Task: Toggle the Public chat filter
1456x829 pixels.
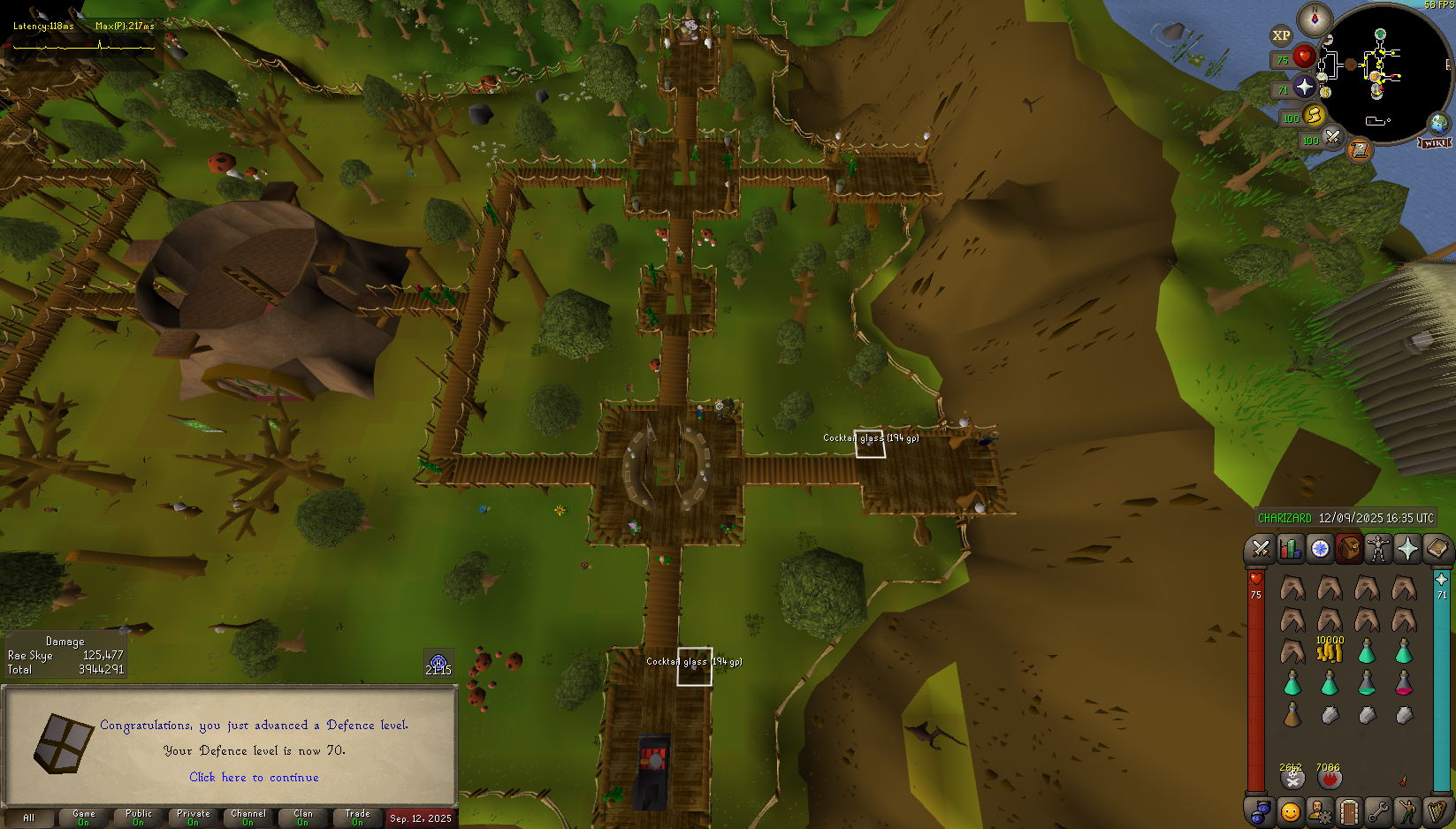Action: (x=139, y=818)
